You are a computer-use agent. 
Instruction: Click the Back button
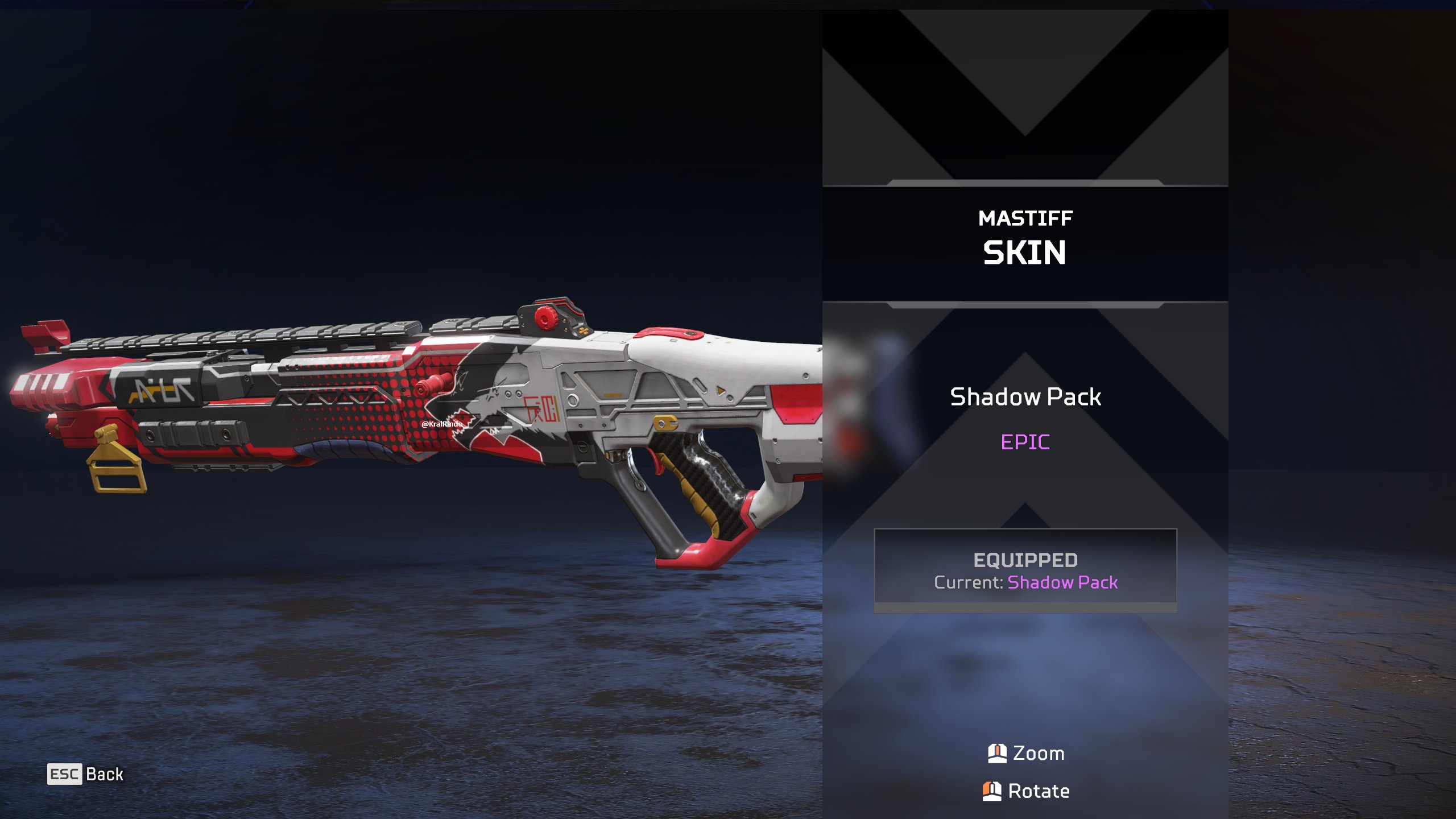click(86, 774)
